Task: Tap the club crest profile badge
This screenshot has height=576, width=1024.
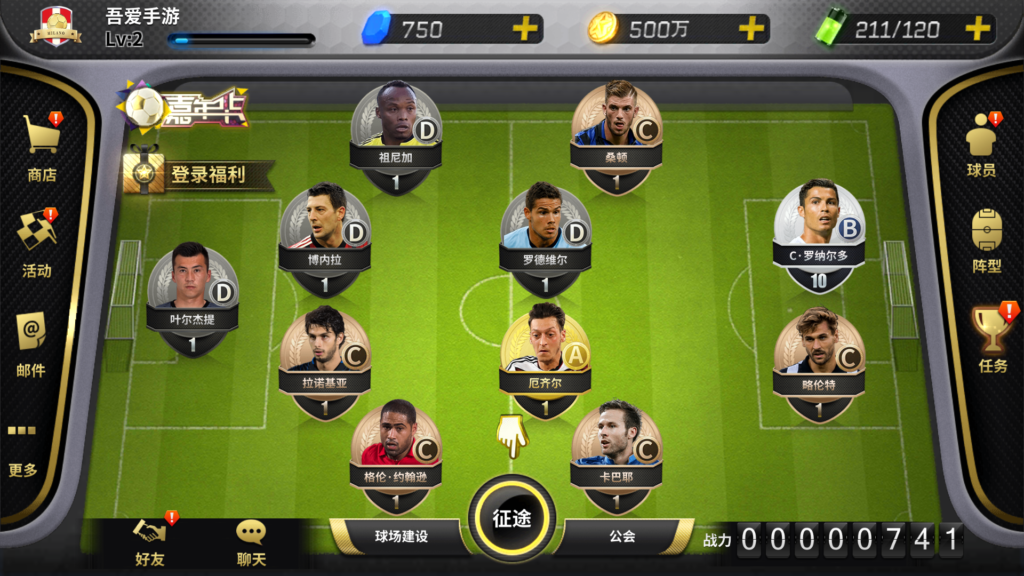Action: 56,27
